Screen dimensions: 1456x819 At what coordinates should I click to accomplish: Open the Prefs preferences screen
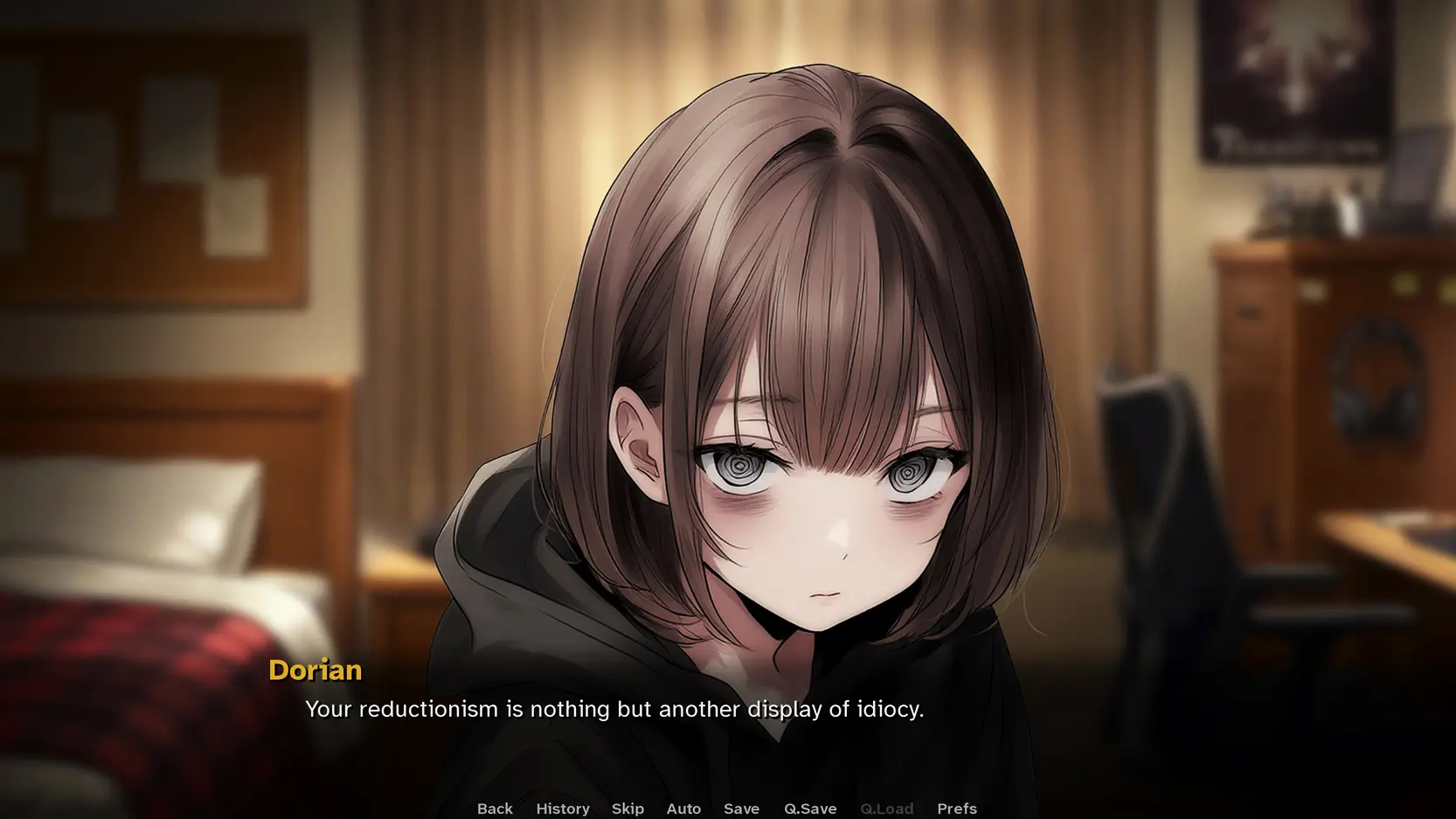956,809
